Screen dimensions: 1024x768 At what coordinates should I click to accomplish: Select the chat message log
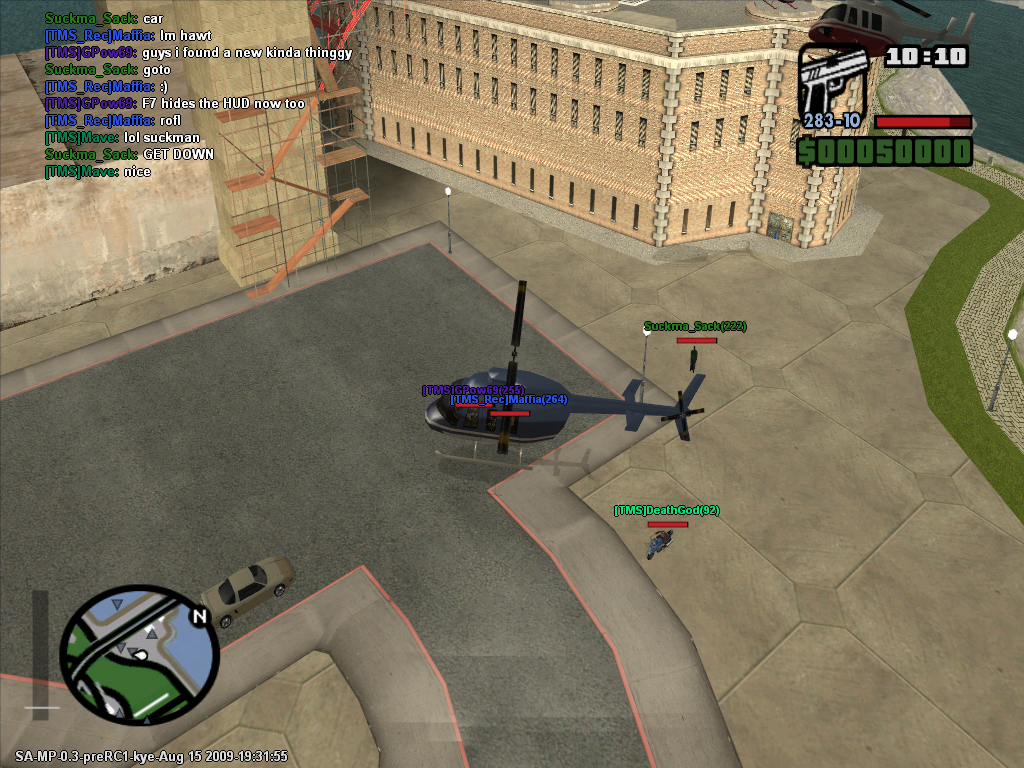pos(197,95)
